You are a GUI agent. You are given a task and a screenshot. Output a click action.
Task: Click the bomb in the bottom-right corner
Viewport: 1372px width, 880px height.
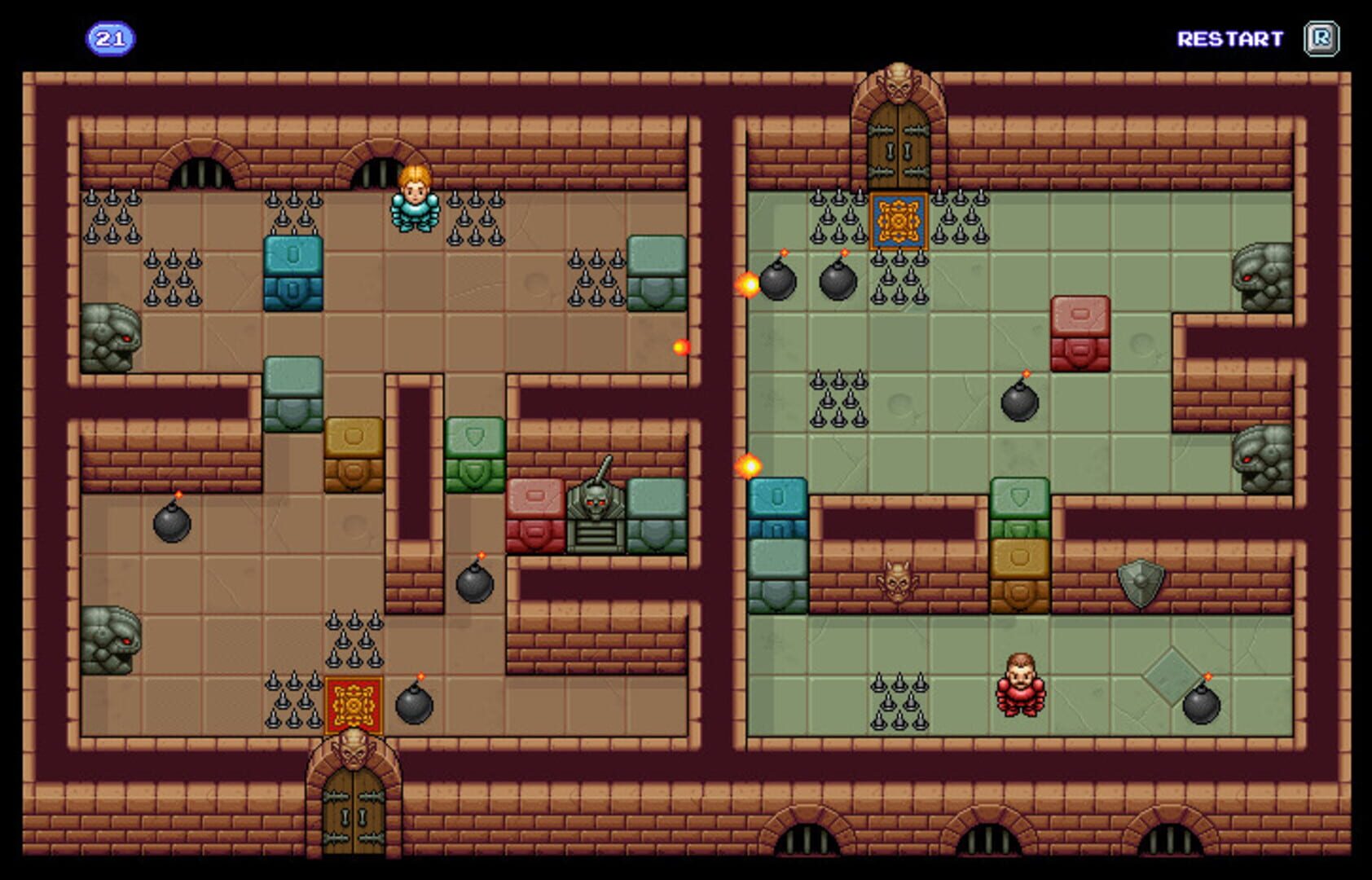(1201, 706)
